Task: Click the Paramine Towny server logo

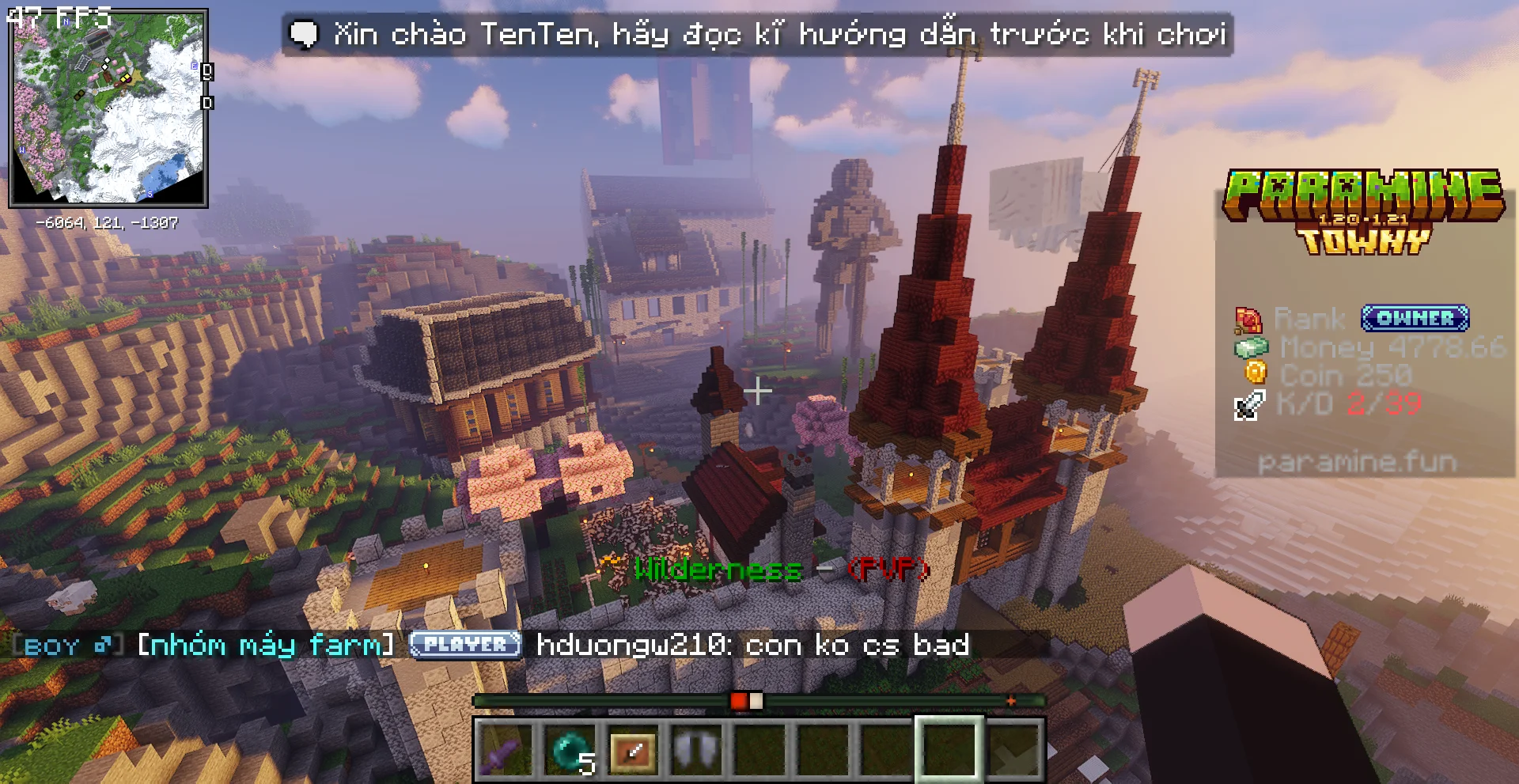Action: 1363,210
